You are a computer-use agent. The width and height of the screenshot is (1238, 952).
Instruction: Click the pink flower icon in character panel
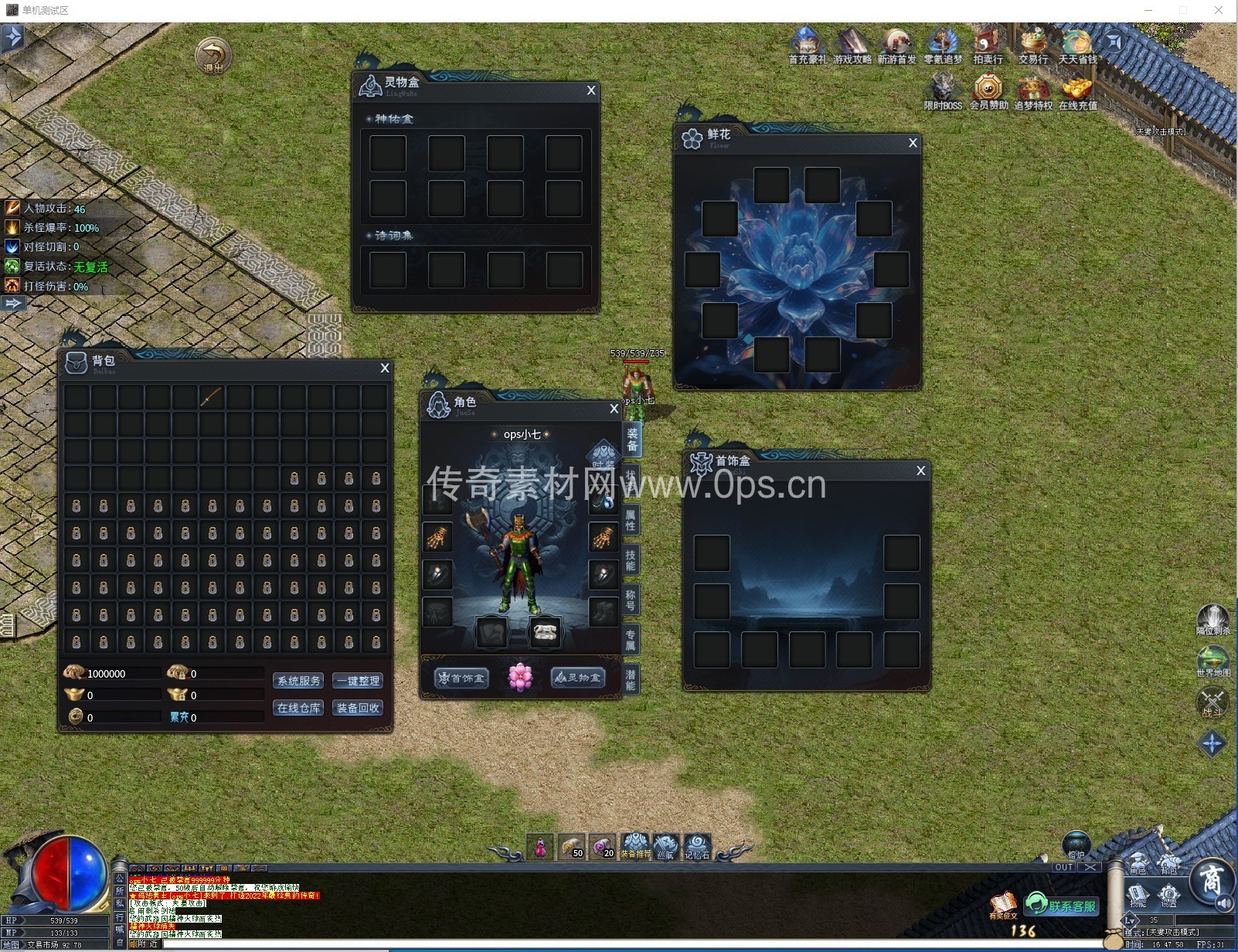coord(520,678)
